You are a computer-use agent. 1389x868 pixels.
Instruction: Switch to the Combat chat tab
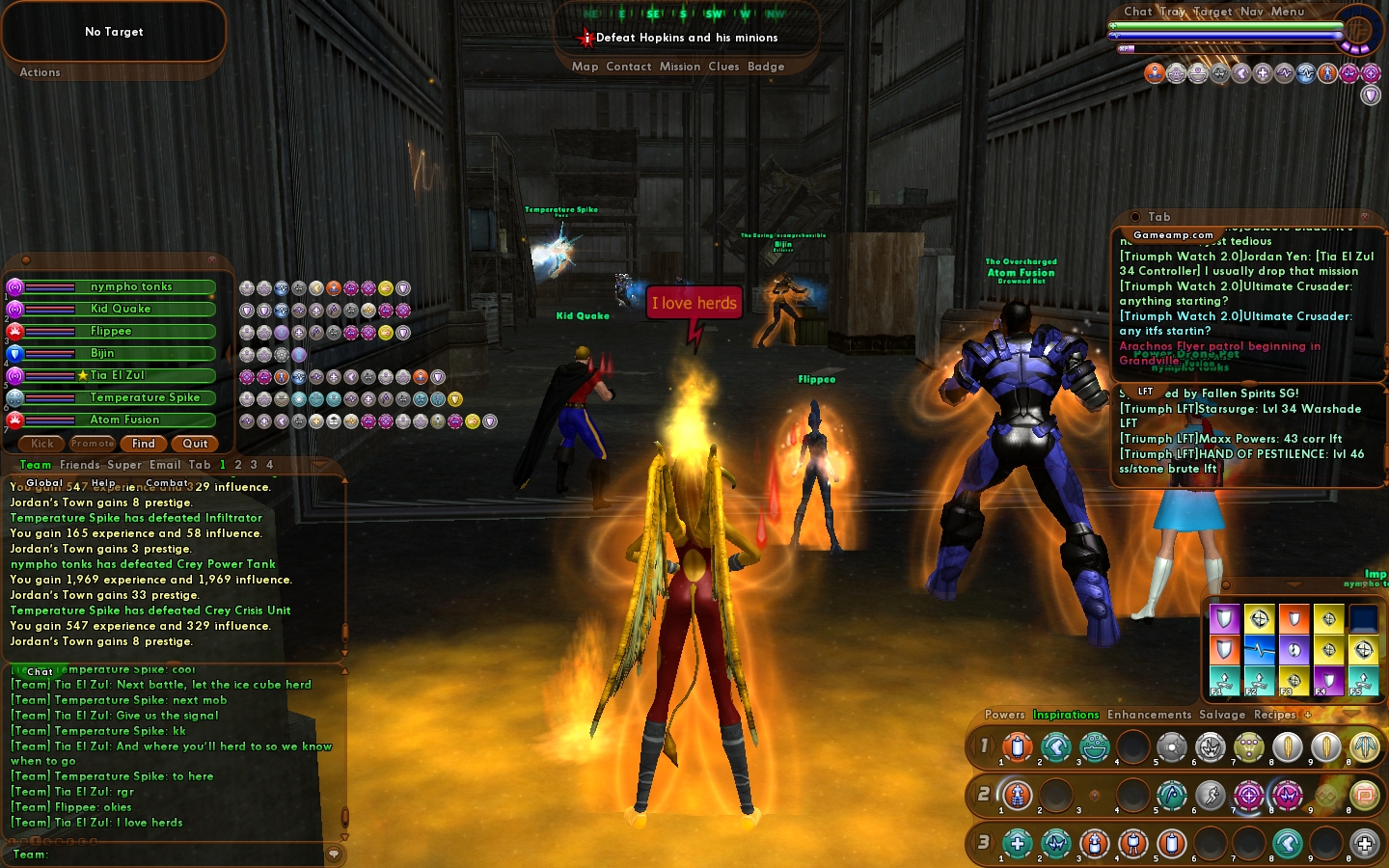(167, 483)
